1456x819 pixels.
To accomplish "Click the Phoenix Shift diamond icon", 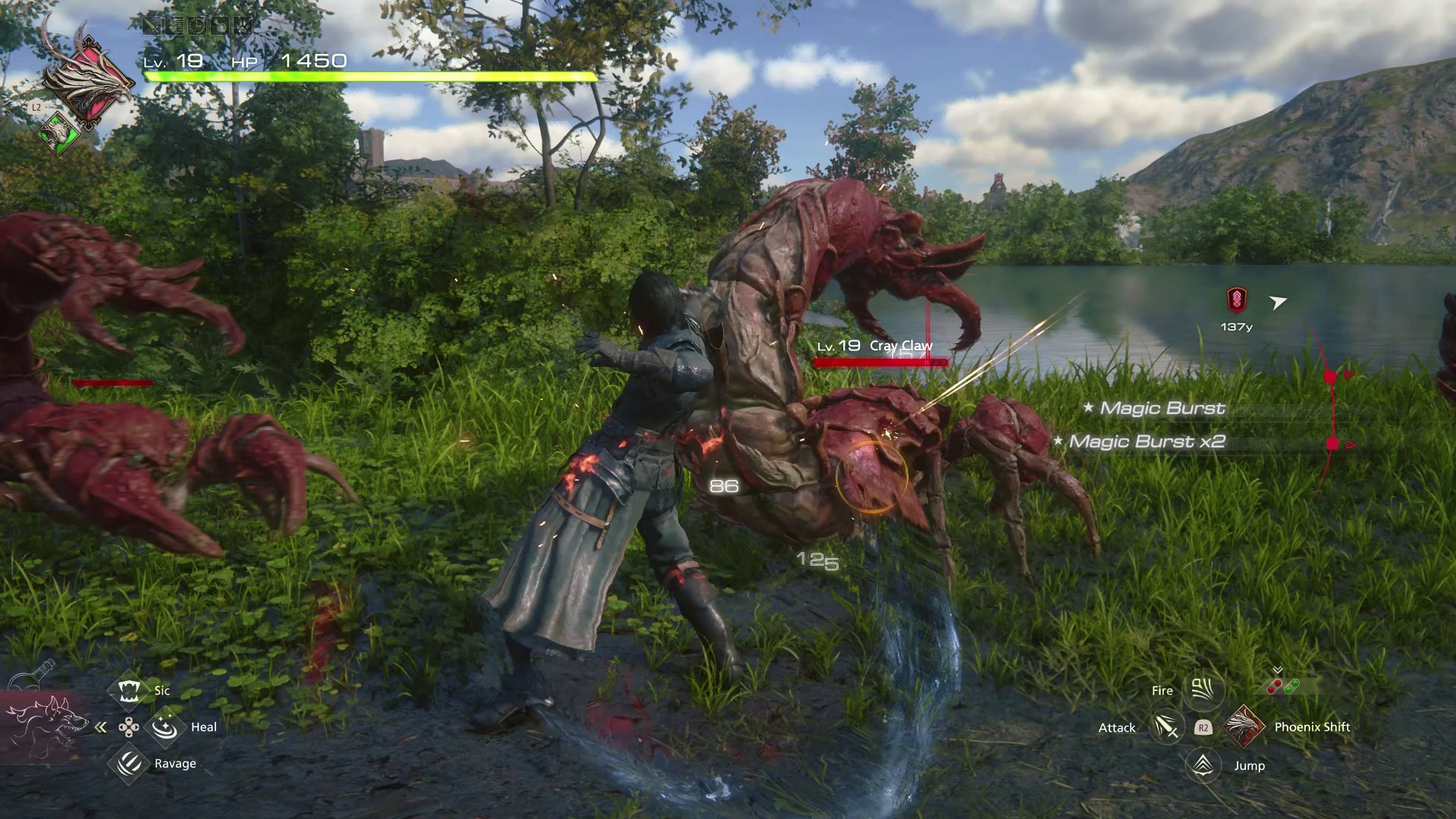I will [1244, 726].
